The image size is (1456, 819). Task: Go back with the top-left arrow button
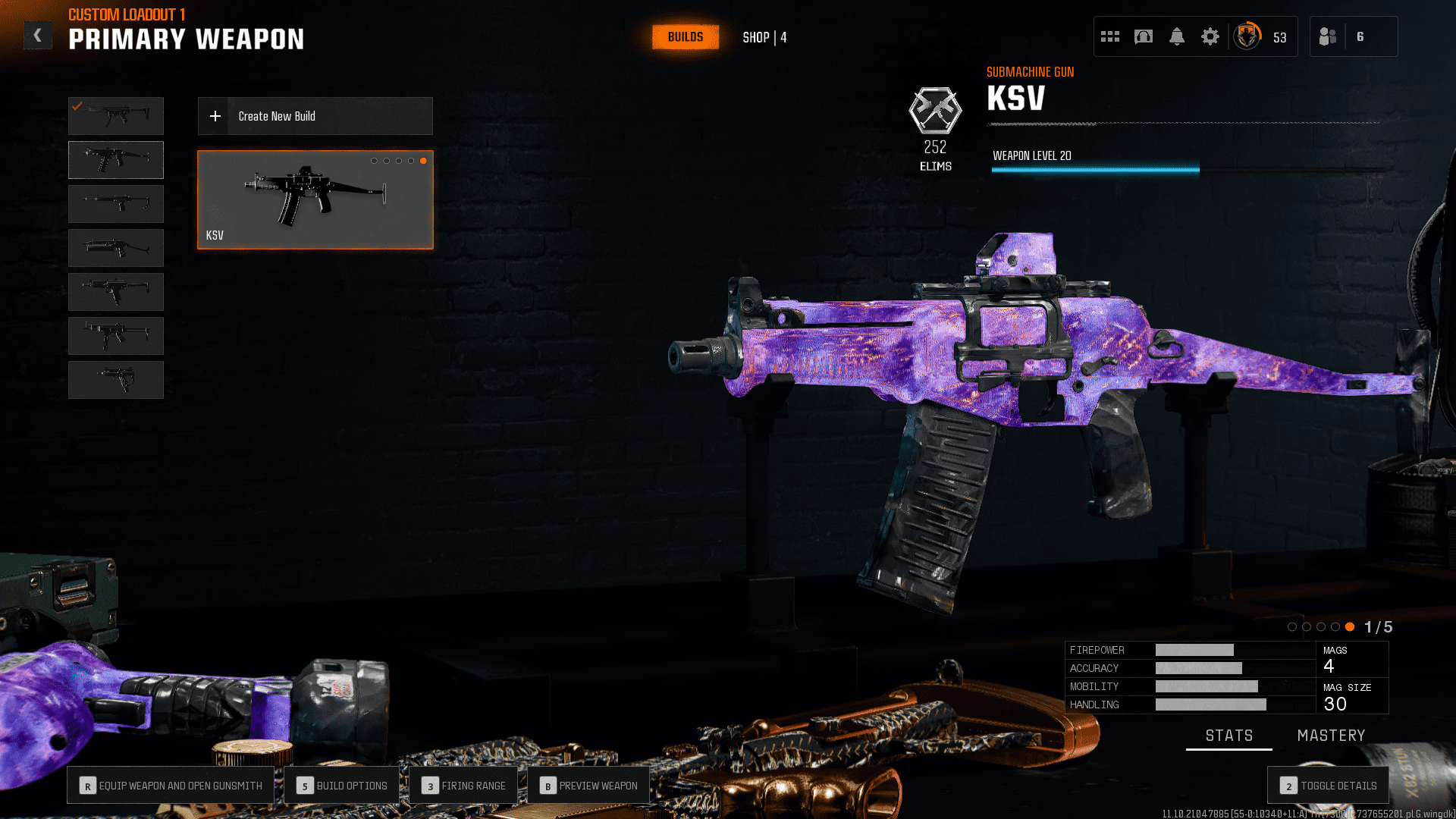tap(37, 36)
